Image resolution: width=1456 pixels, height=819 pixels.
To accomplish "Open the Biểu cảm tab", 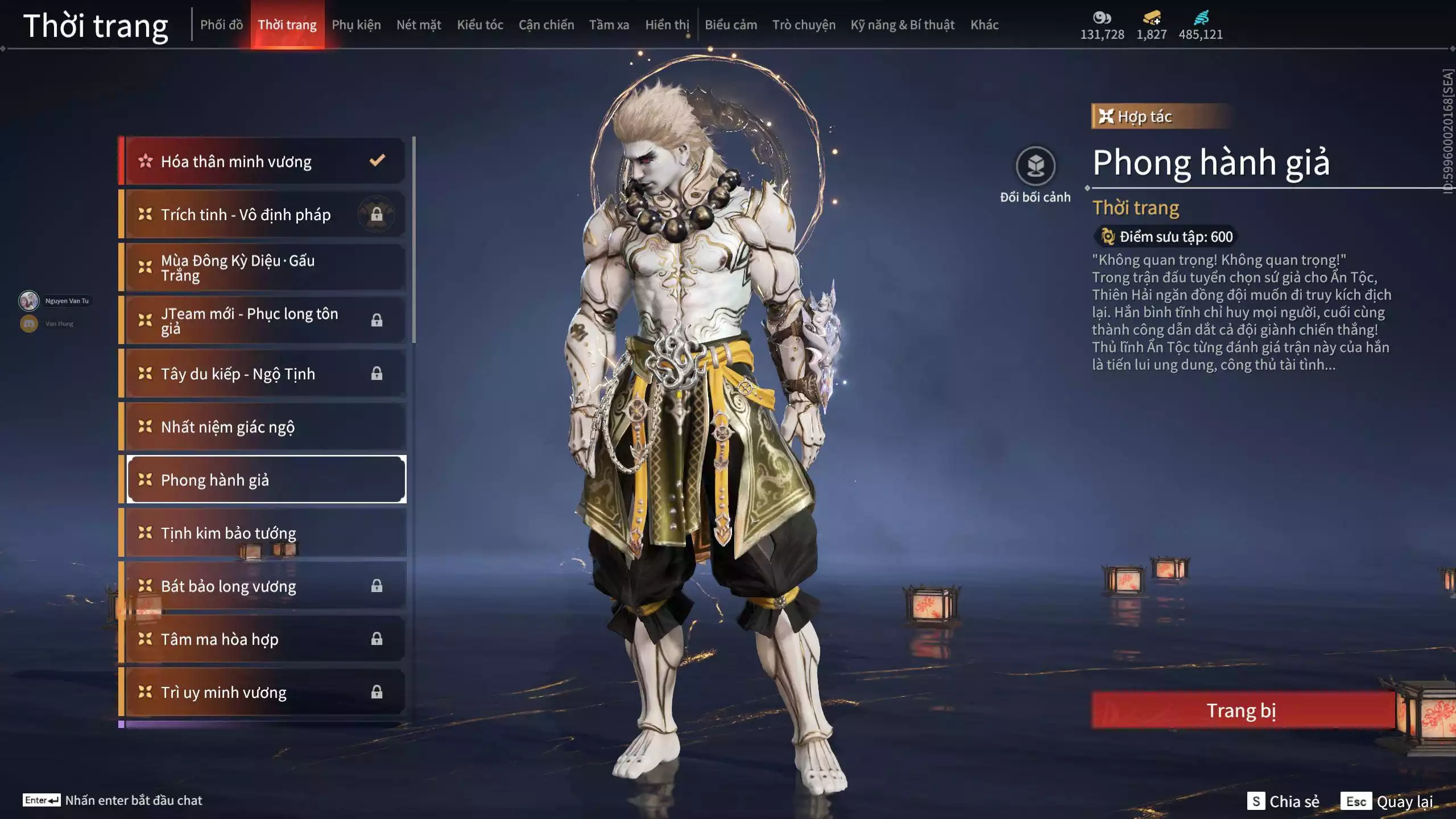I will pos(731,25).
